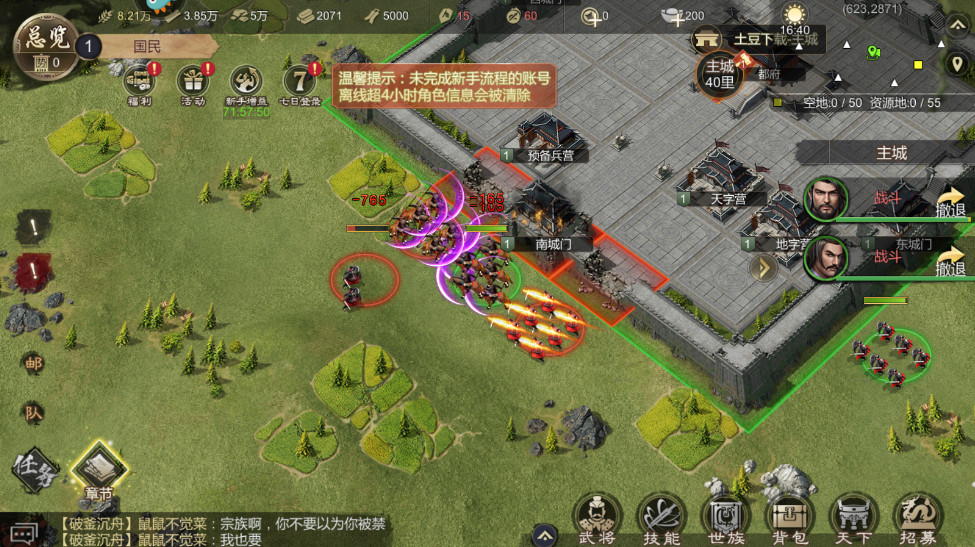Click the 主城 40里 return-to-city button
The height and width of the screenshot is (547, 975).
pyautogui.click(x=720, y=75)
